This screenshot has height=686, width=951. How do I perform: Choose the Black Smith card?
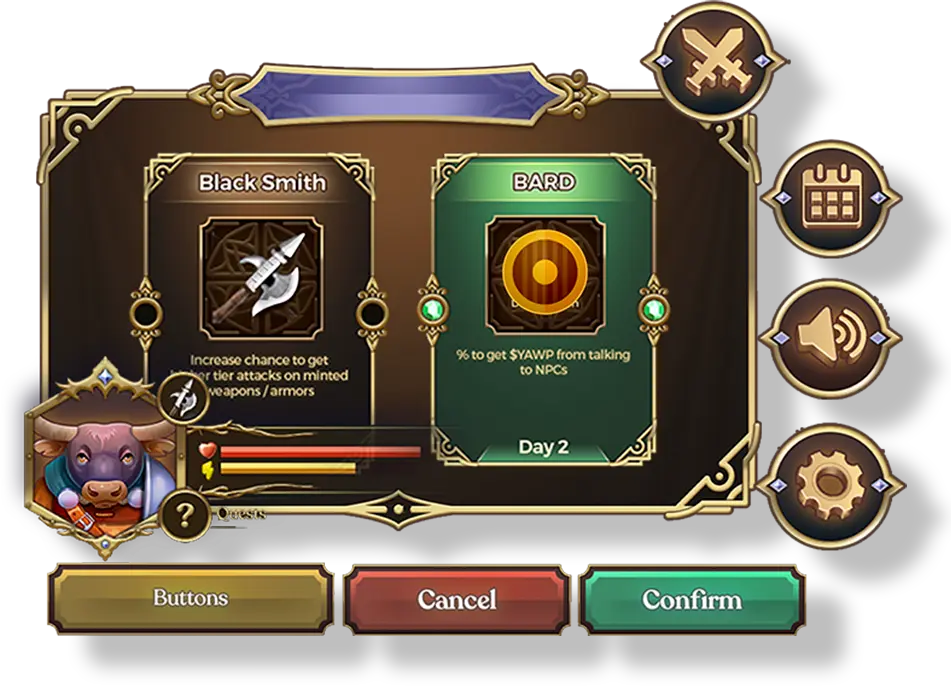pyautogui.click(x=262, y=290)
